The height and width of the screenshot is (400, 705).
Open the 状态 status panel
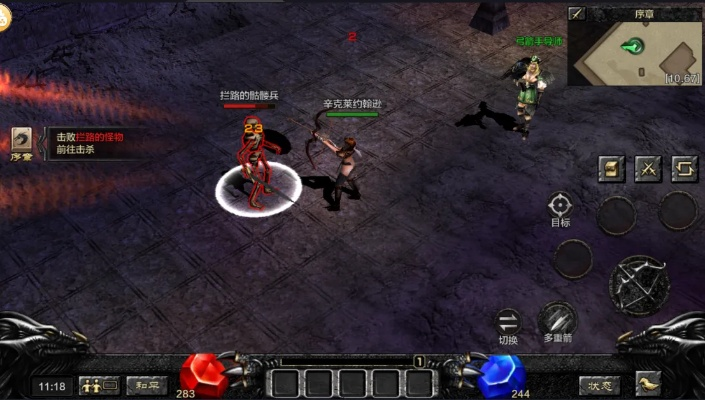[599, 385]
